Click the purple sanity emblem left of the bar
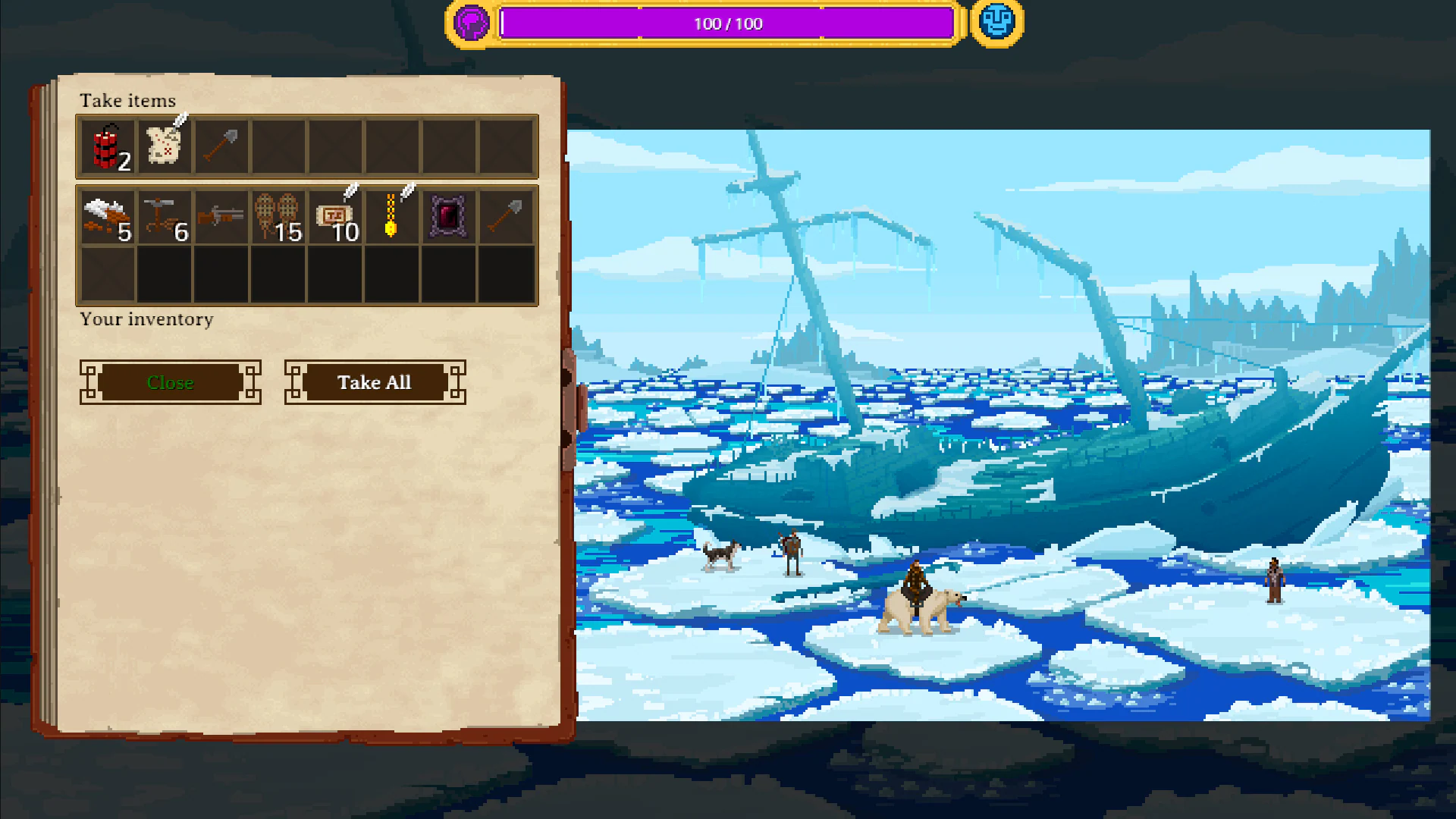The width and height of the screenshot is (1456, 819). 471,23
